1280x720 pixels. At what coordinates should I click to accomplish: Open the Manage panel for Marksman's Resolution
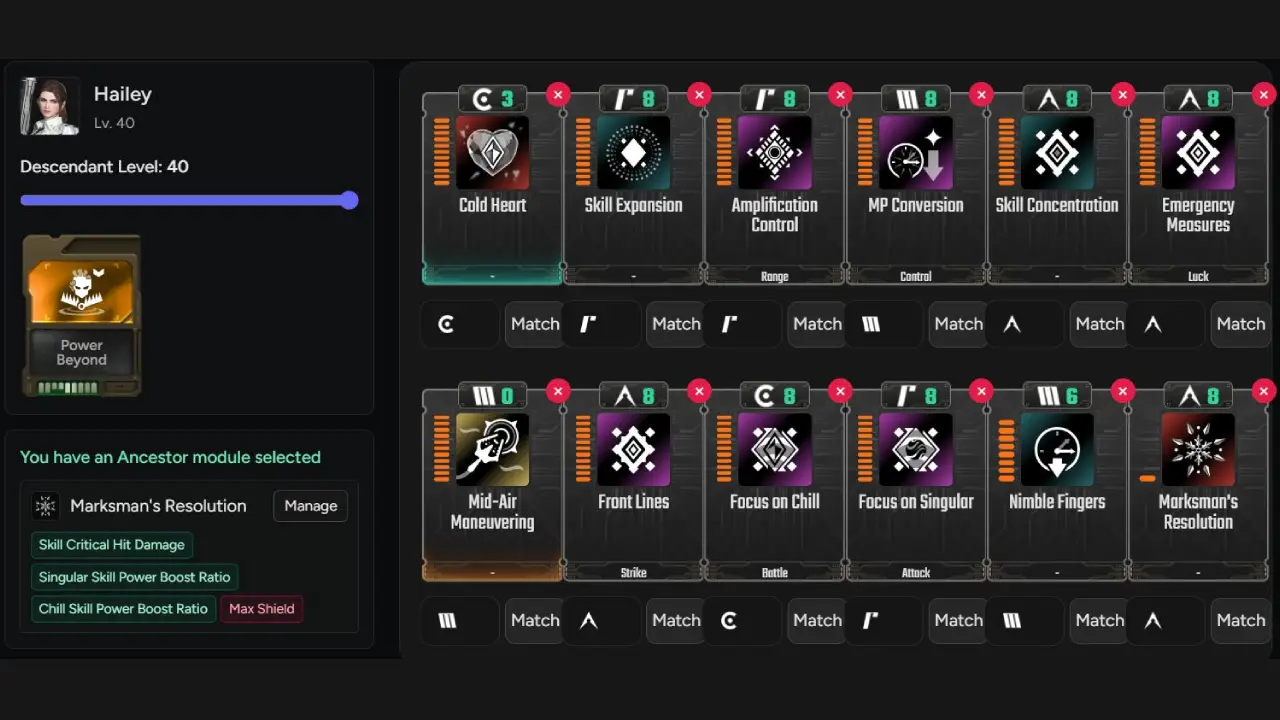pyautogui.click(x=310, y=506)
